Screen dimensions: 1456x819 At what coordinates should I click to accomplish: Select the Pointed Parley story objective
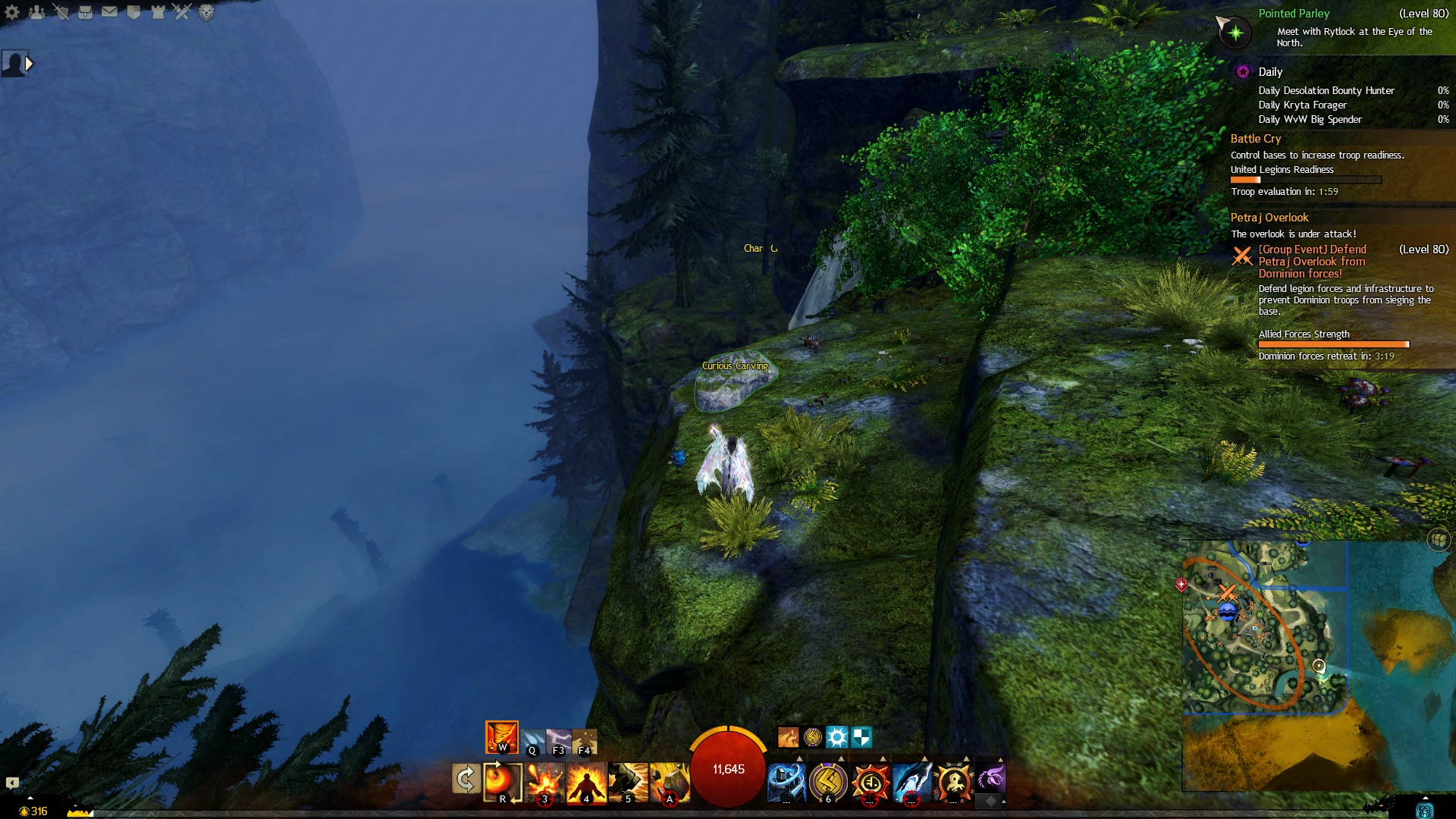tap(1294, 14)
